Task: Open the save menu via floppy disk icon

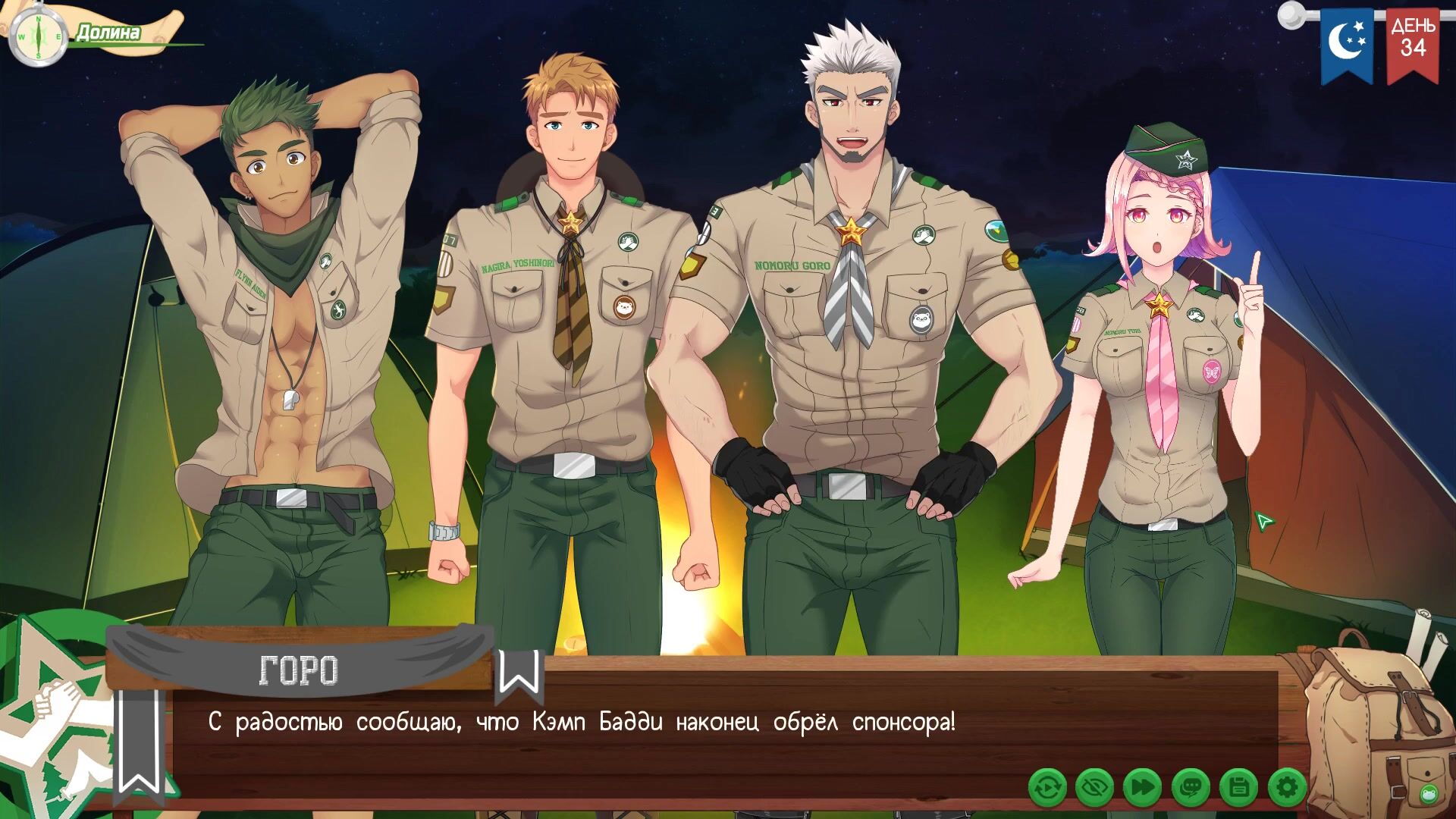Action: 1238,789
